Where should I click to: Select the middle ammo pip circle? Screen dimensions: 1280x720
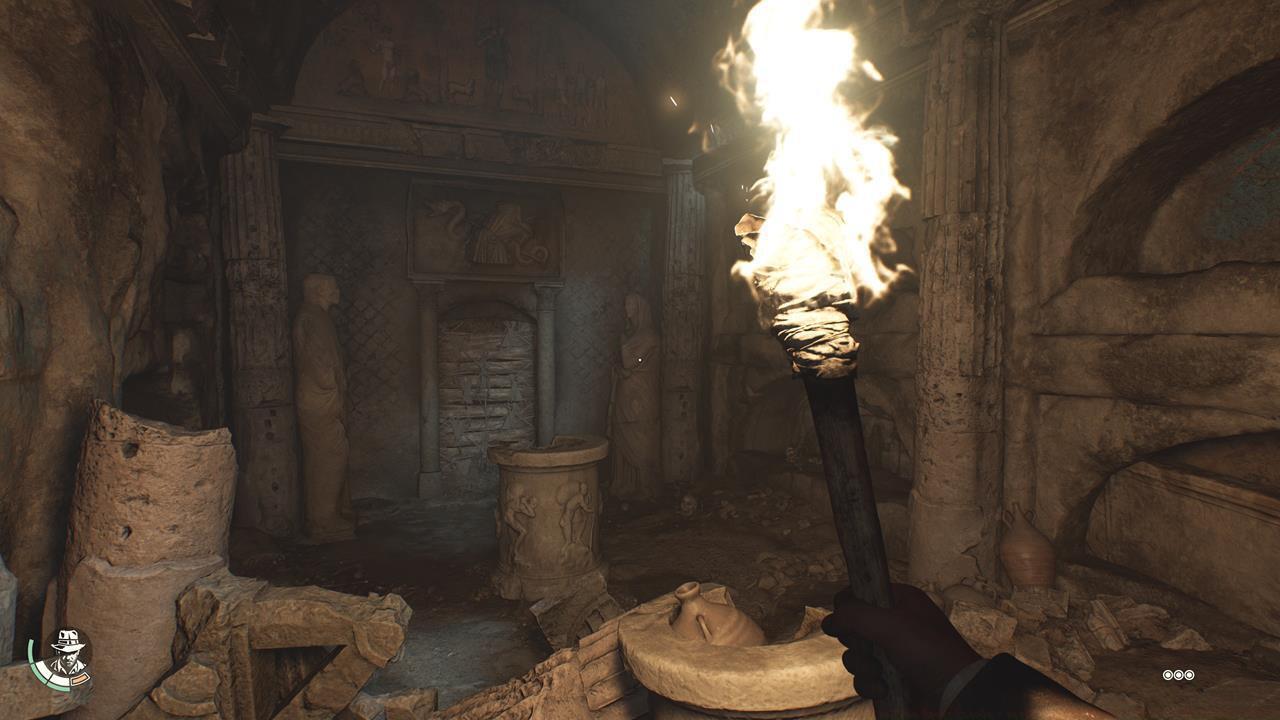coord(1179,674)
